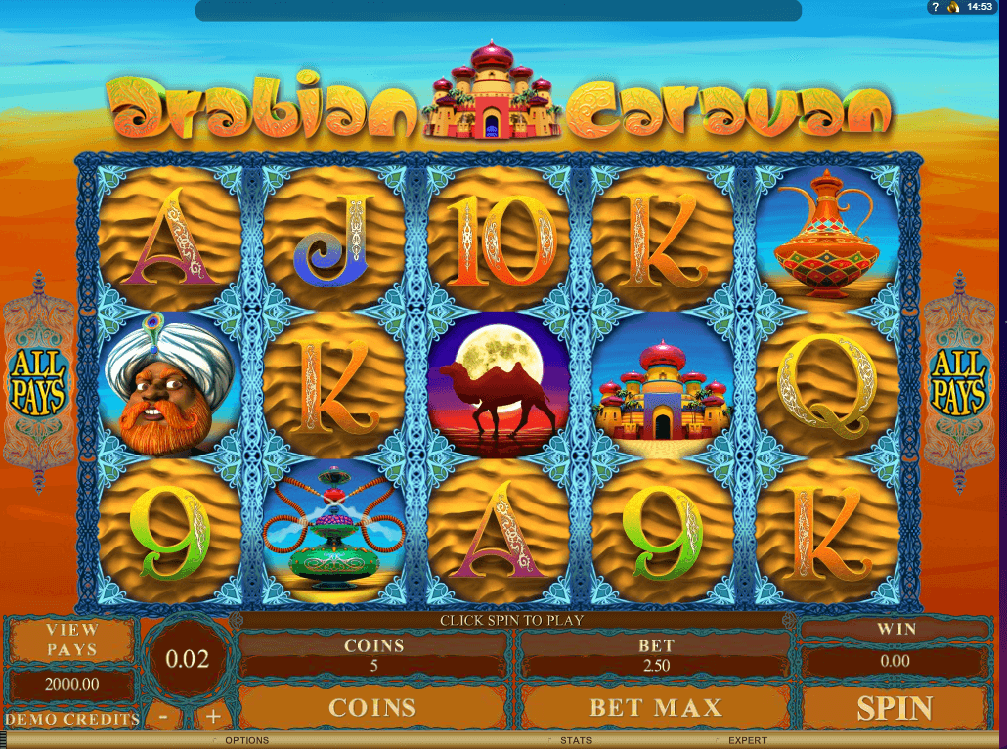Image resolution: width=1007 pixels, height=749 pixels.
Task: Toggle sound with the speaker icon
Action: (954, 7)
